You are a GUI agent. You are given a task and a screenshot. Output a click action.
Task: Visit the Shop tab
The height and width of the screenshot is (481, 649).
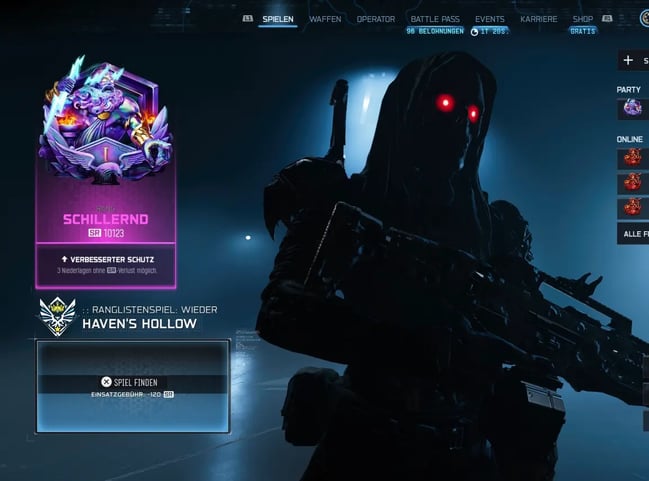(x=583, y=19)
